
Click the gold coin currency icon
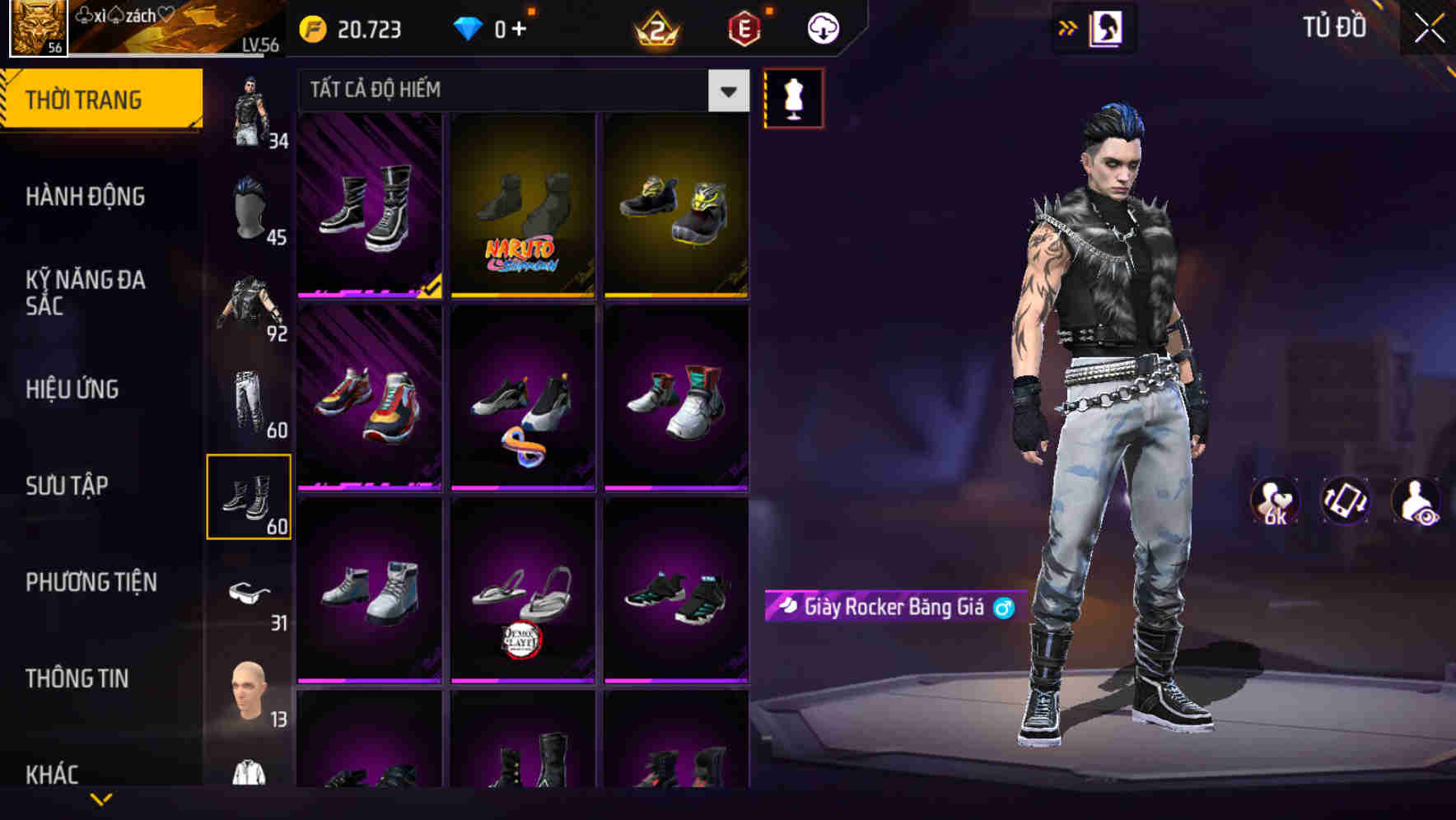(x=311, y=29)
